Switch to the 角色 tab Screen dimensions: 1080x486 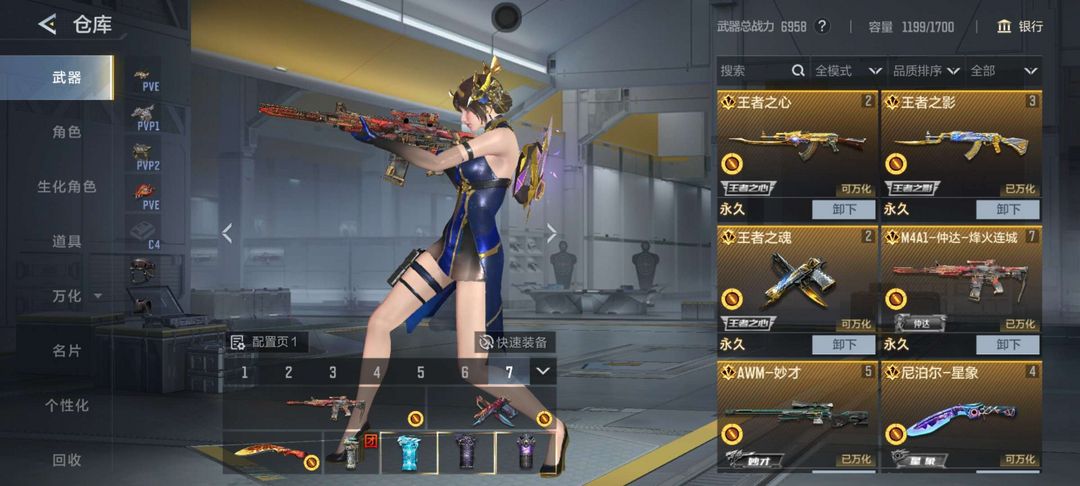coord(67,131)
